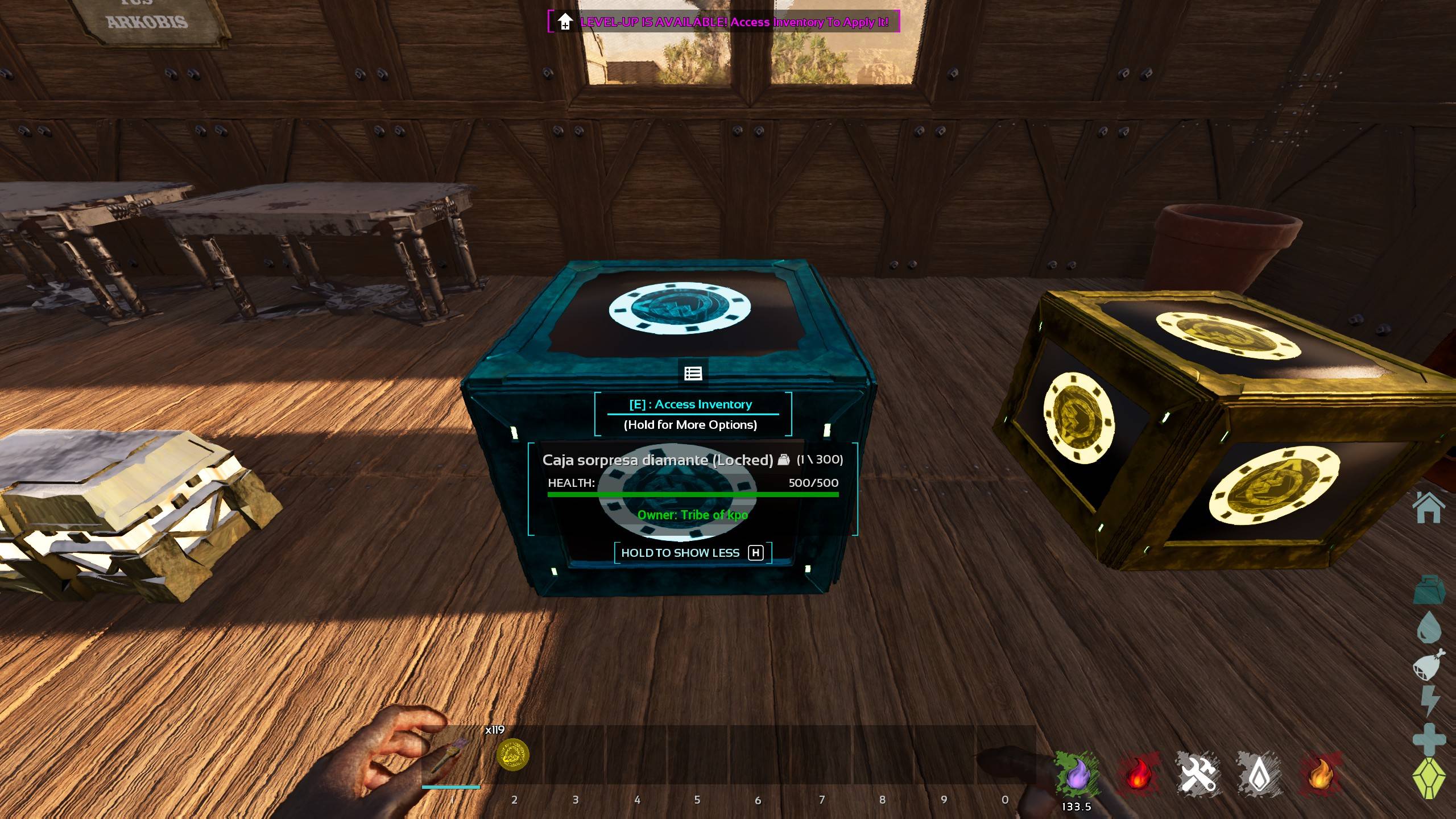
Task: Click the white droplet status icon
Action: (x=1259, y=775)
